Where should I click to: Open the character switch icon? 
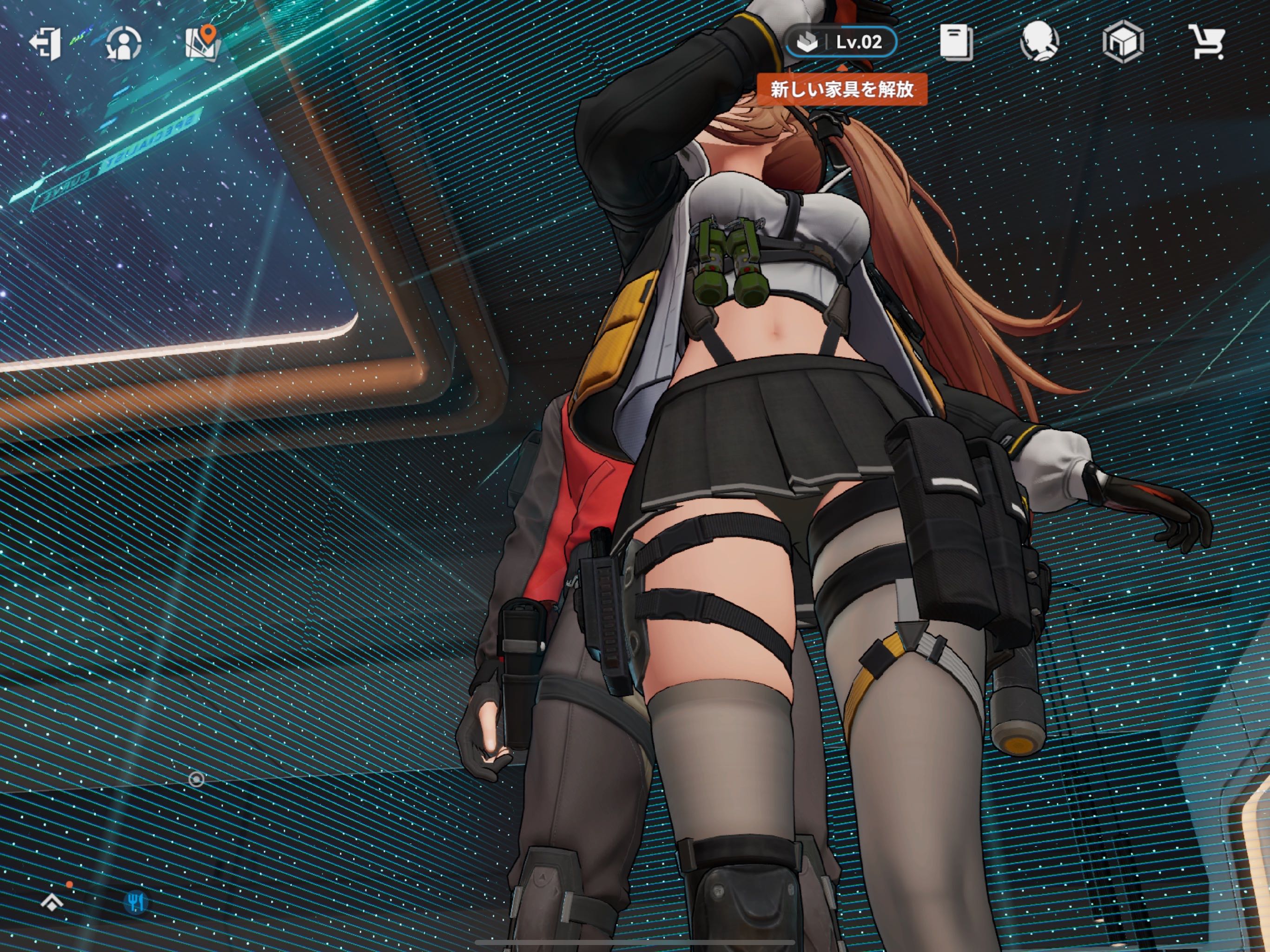click(124, 43)
